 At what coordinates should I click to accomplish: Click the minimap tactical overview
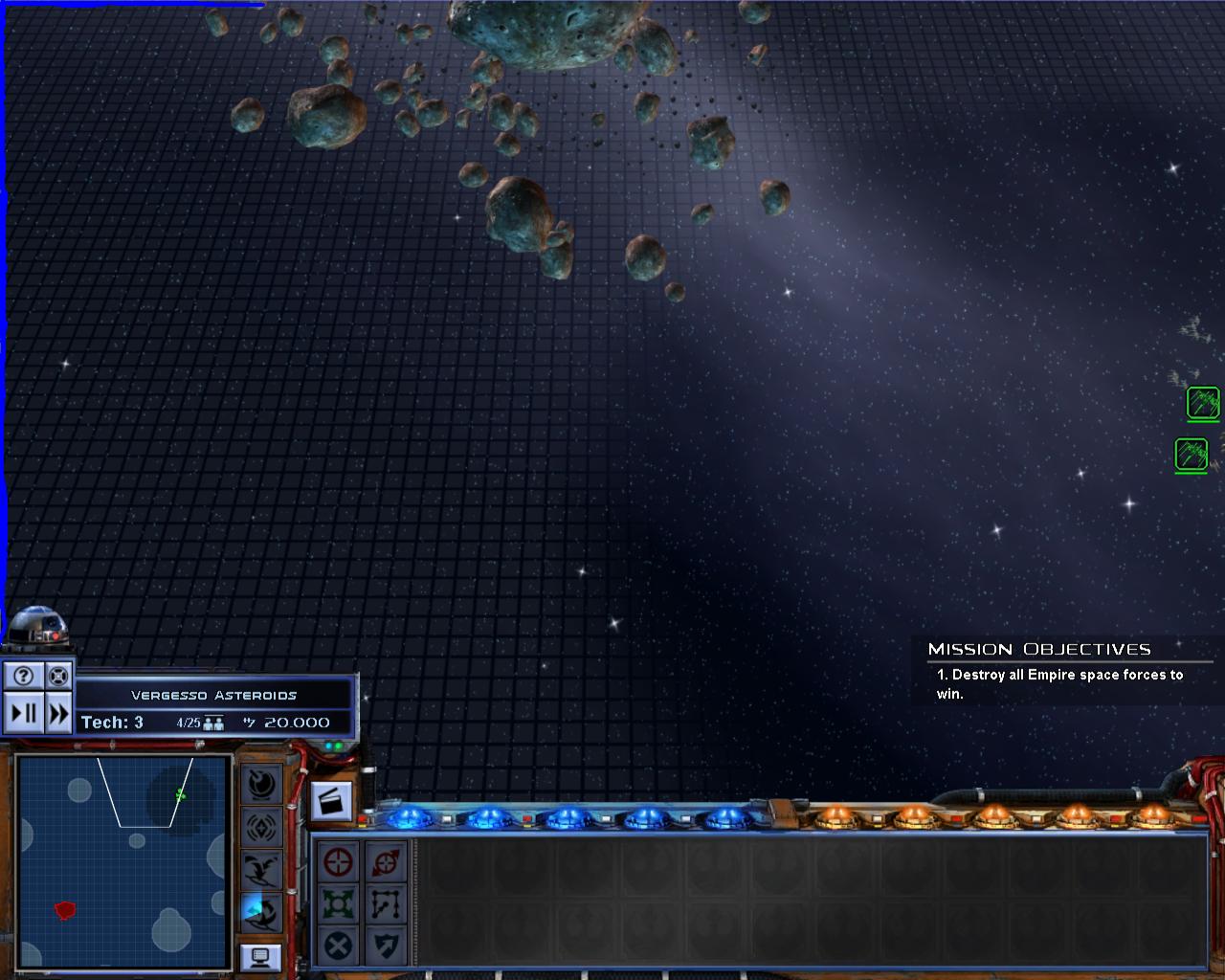pyautogui.click(x=123, y=861)
